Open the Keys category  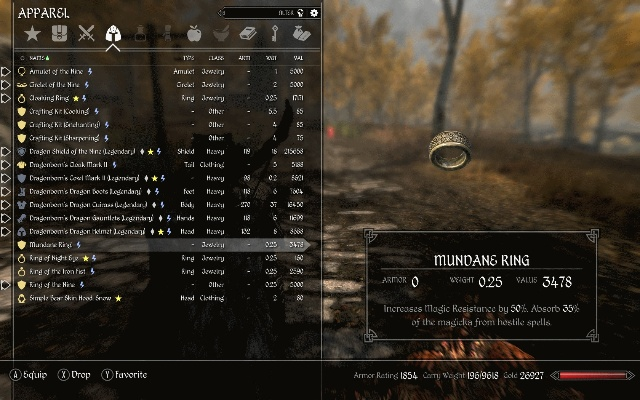(x=275, y=36)
